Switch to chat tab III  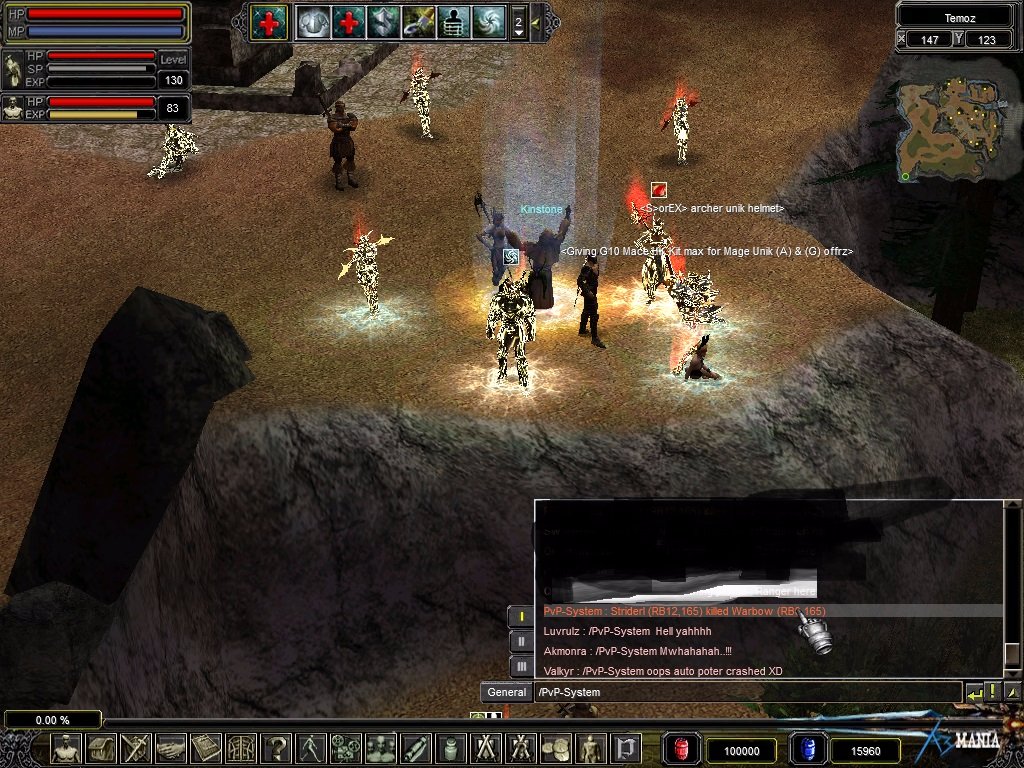(521, 666)
